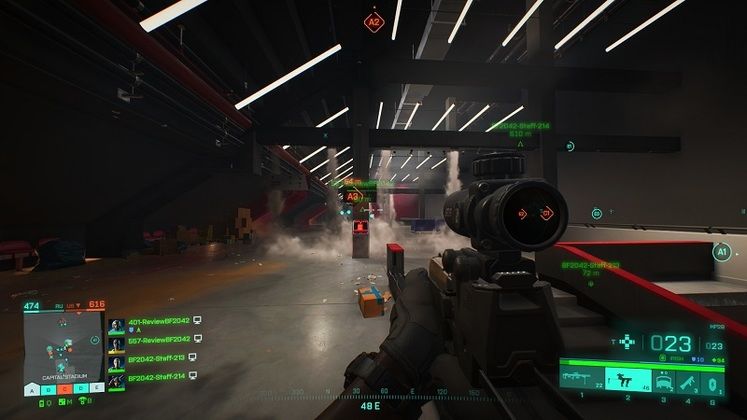Open the Capital Stadium minimap
Viewport: 747px width, 420px height.
62,345
